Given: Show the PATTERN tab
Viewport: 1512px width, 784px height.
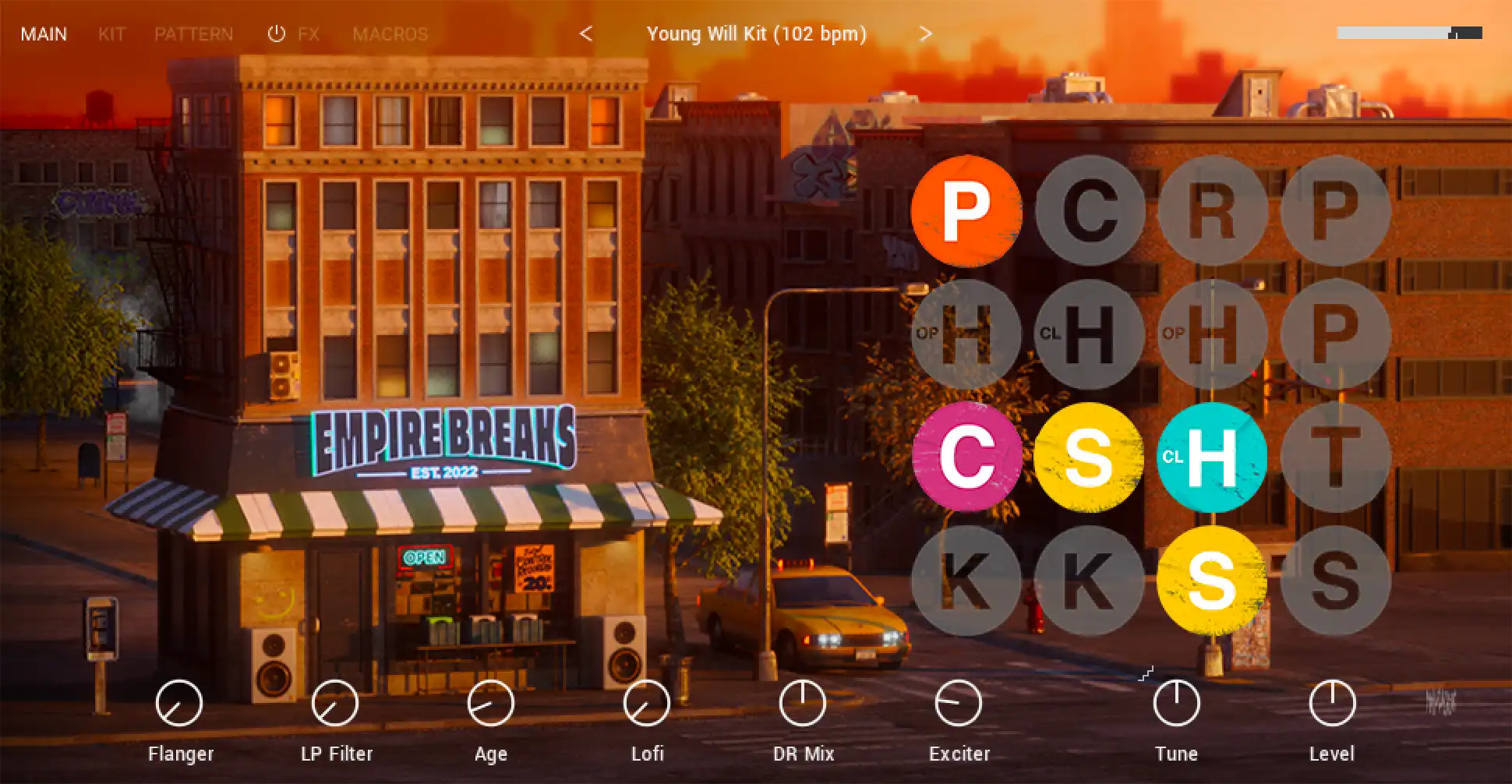Looking at the screenshot, I should (193, 34).
